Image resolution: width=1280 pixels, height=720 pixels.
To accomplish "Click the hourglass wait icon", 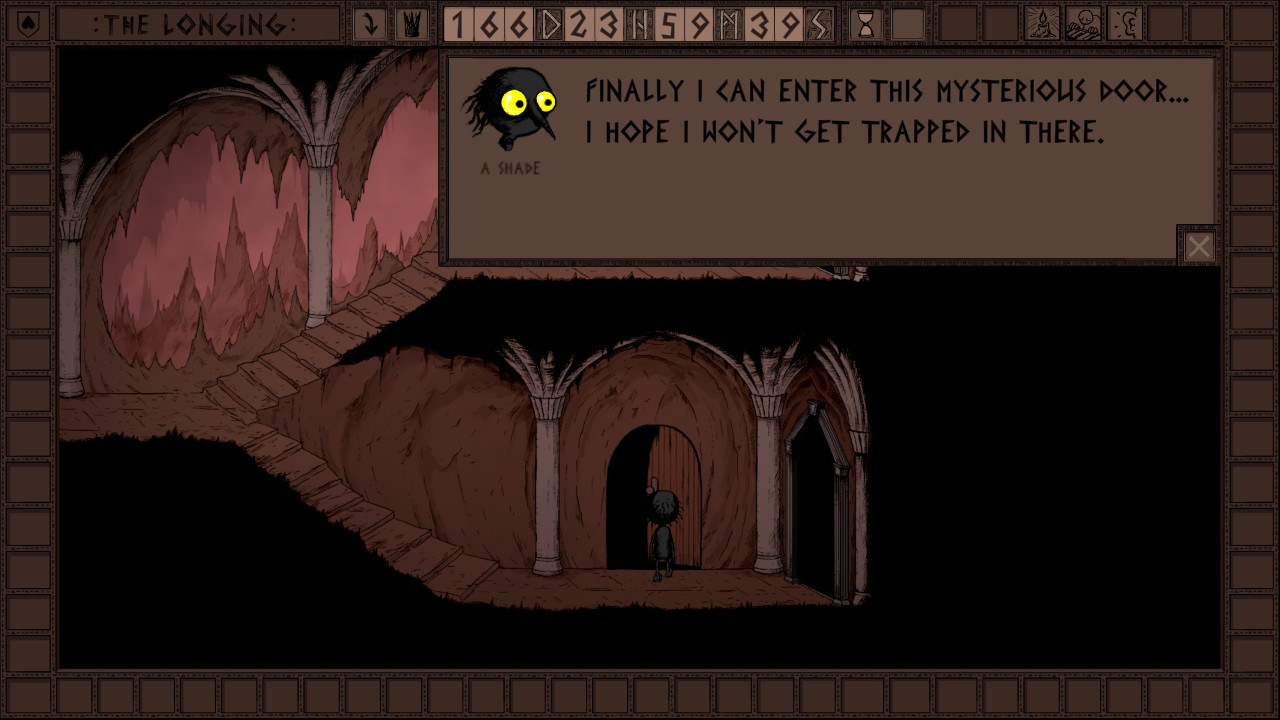I will point(866,24).
